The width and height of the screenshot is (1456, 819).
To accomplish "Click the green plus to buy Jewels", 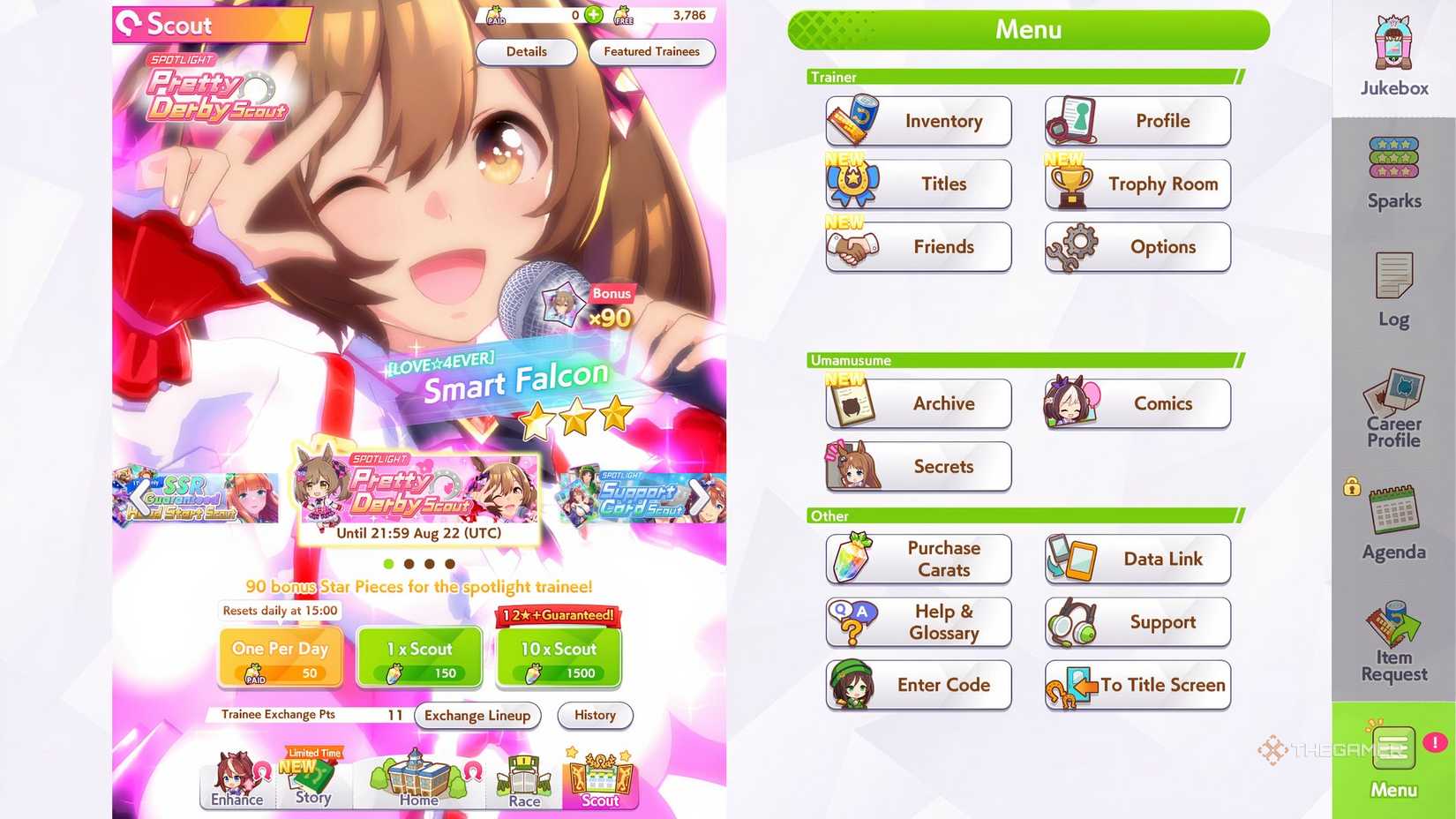I will click(x=594, y=15).
